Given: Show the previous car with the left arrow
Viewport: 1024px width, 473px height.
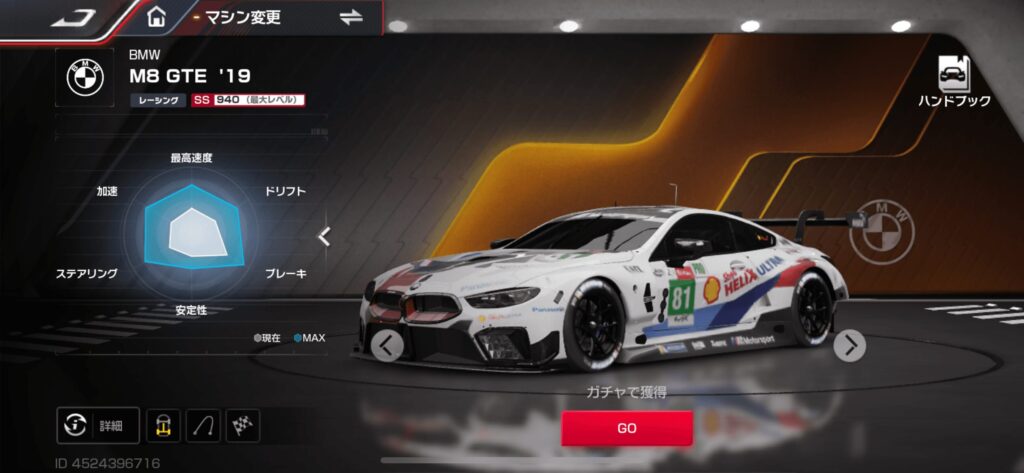Looking at the screenshot, I should coord(387,345).
